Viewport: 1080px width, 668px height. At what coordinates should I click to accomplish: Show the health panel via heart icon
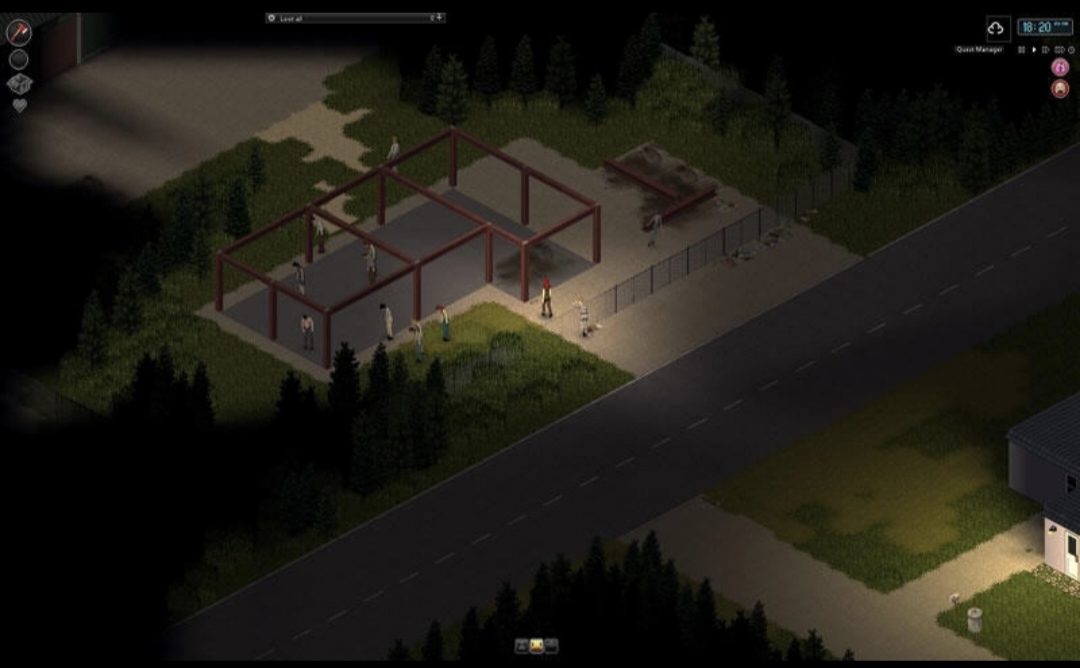(x=19, y=105)
